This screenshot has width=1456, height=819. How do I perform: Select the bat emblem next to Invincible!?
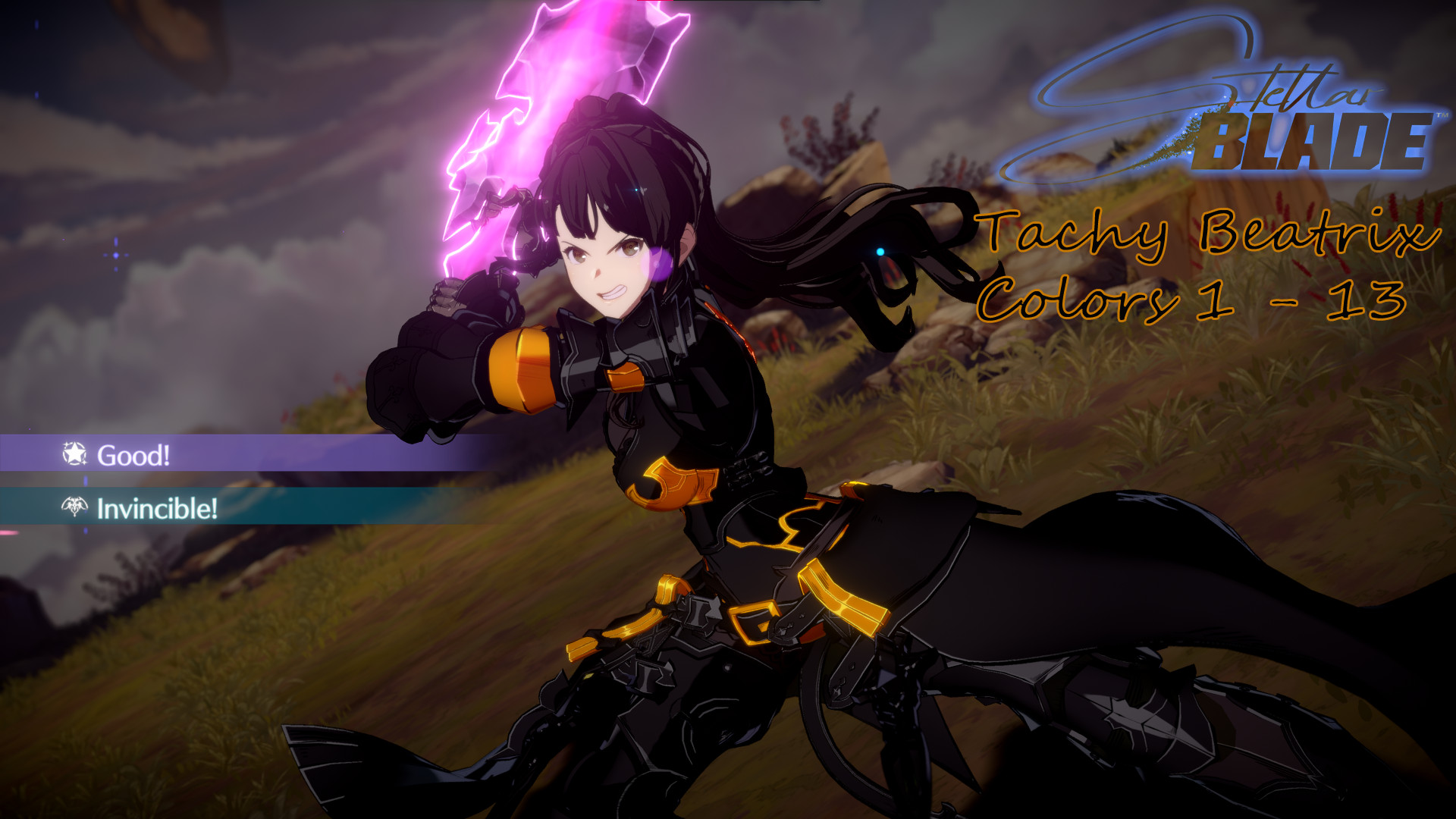[74, 508]
